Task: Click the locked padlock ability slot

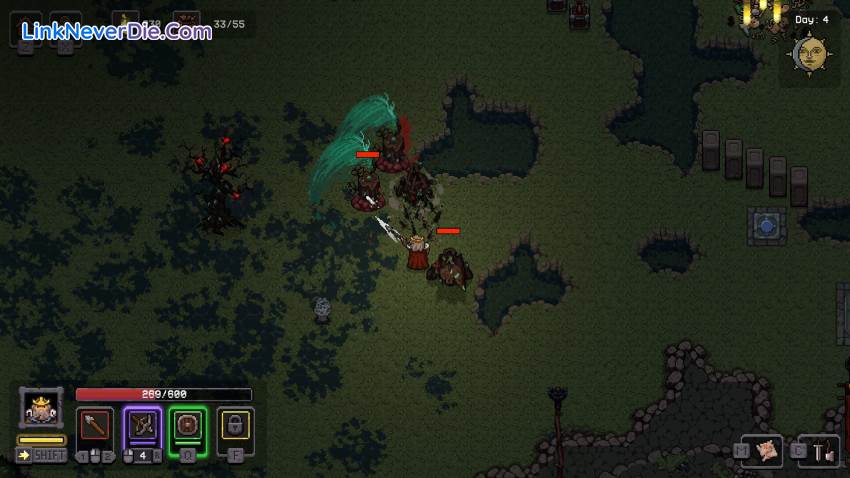Action: pos(235,425)
